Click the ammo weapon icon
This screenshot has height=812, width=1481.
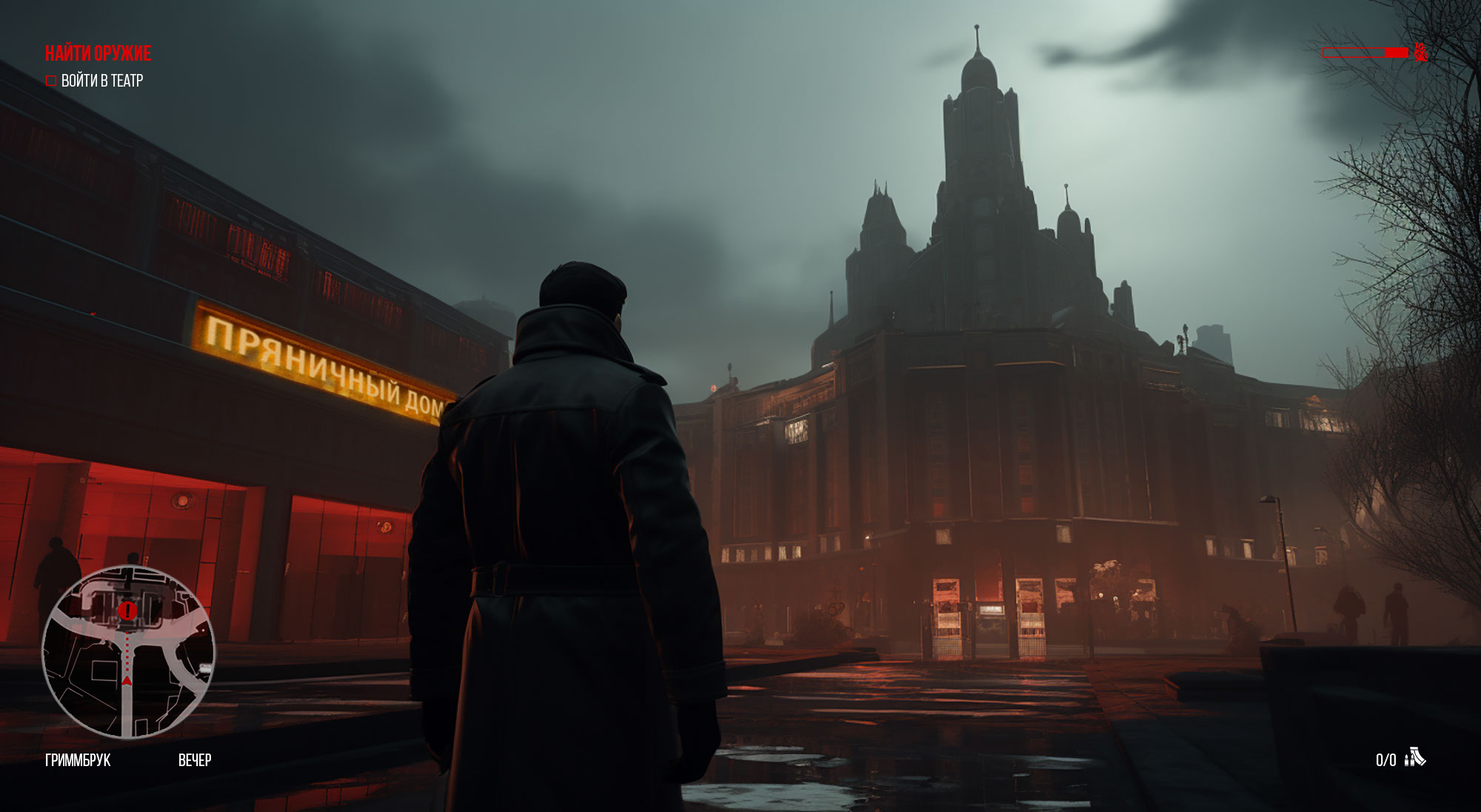[x=1414, y=758]
